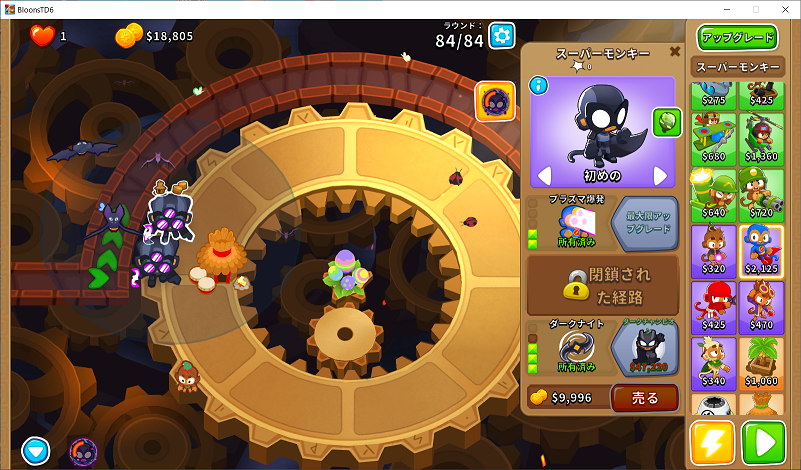Open the lightning bolt powers button

712,442
